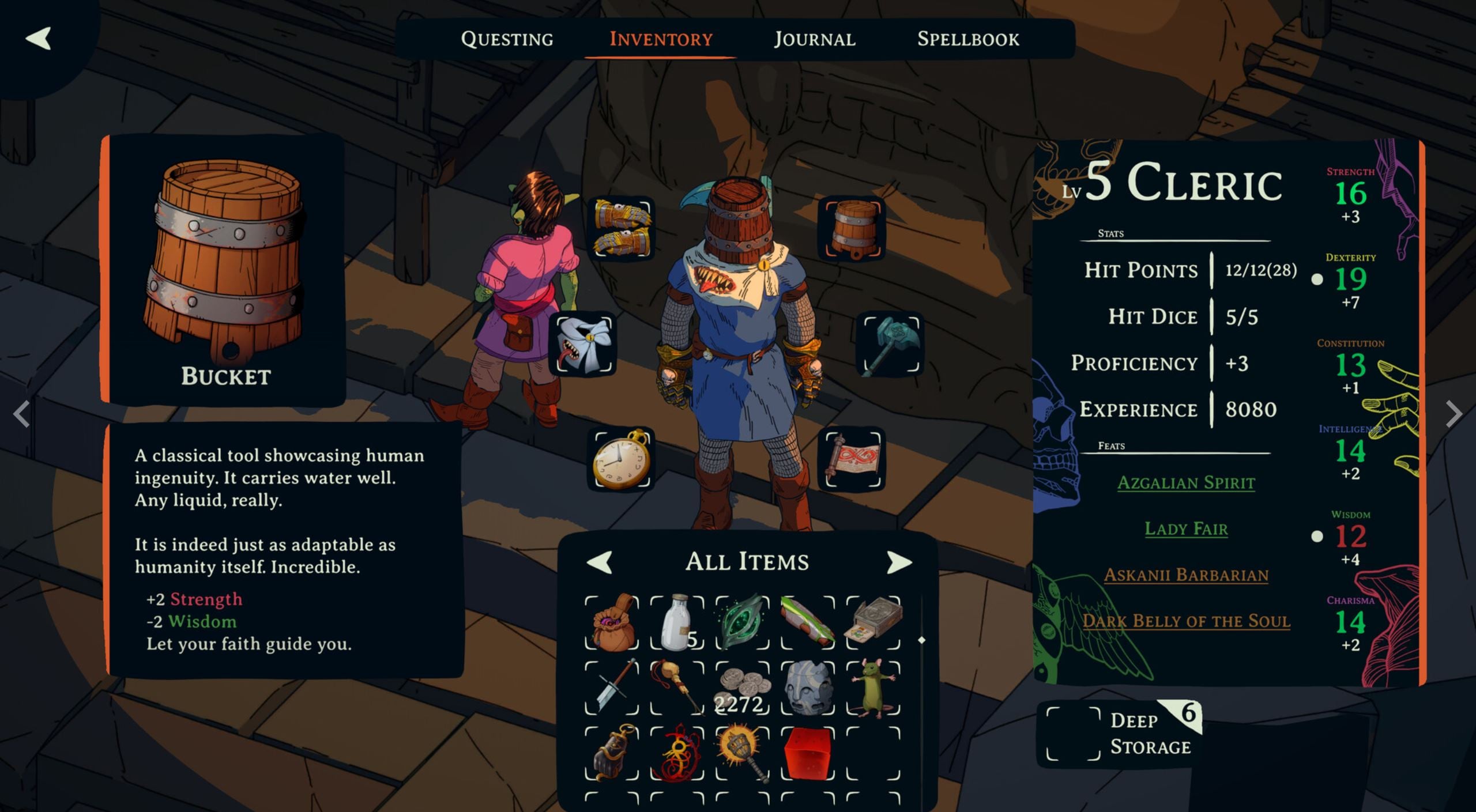Show the Spellbook tab
The image size is (1476, 812).
pyautogui.click(x=968, y=39)
